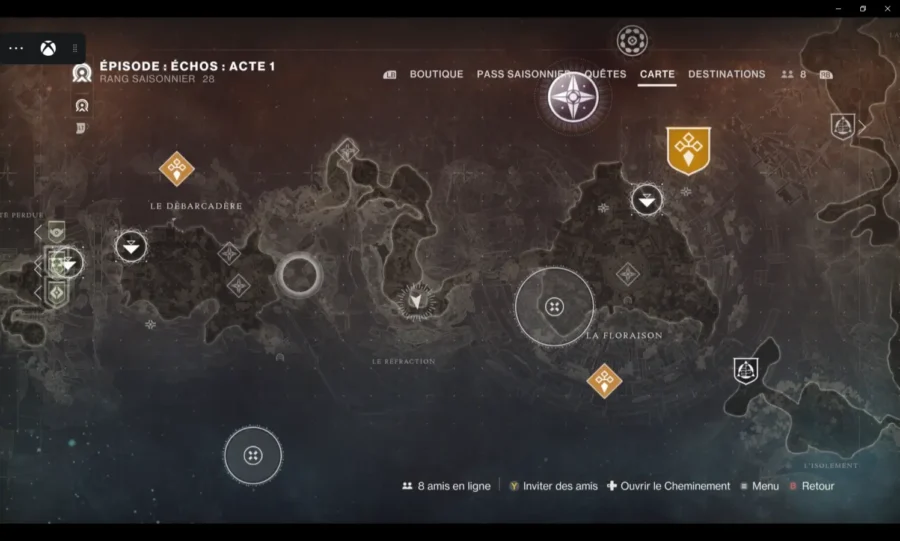Click the large four-point star compass icon

coord(573,98)
